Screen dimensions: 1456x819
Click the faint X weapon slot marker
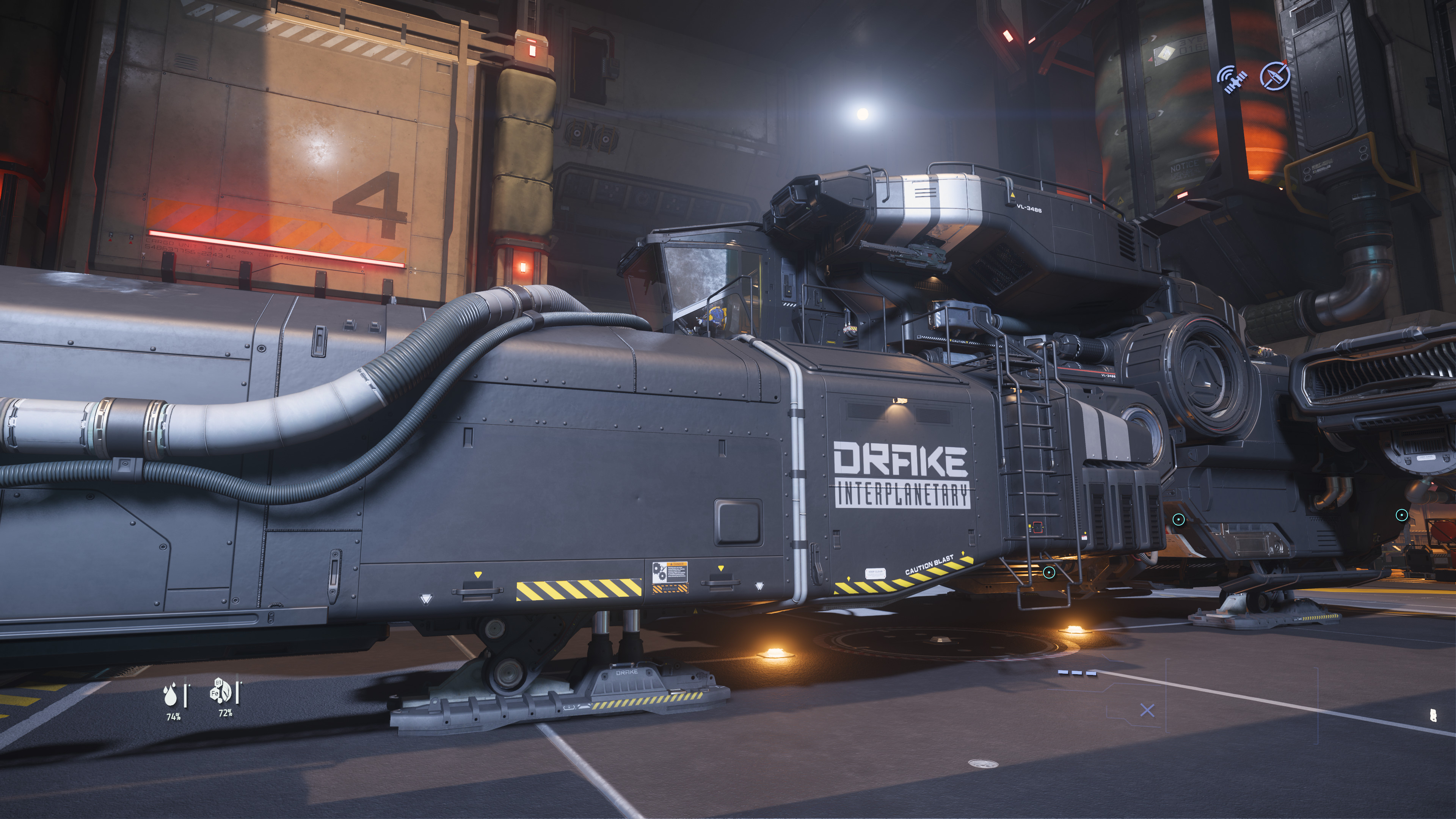(1147, 711)
